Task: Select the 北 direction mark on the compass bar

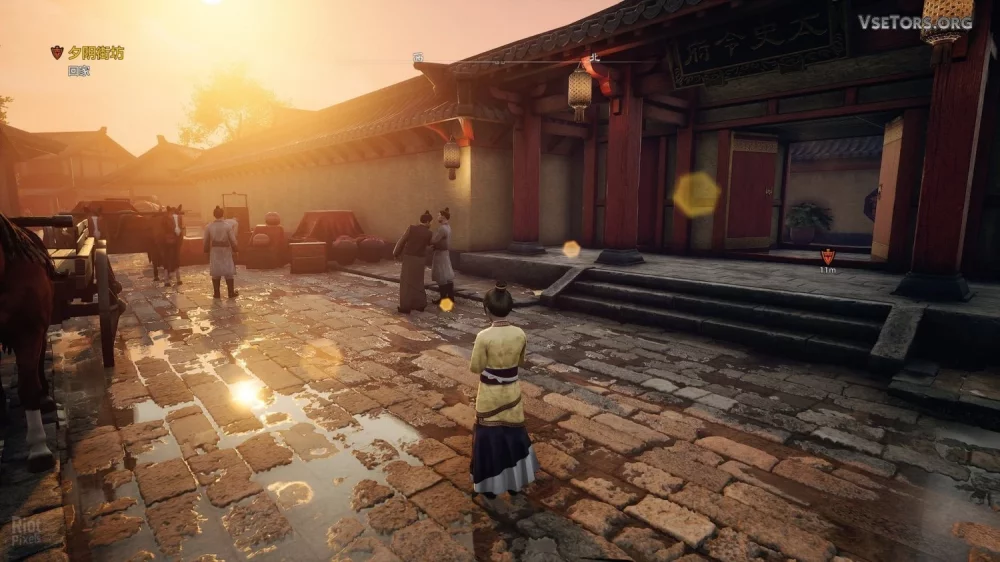Action: [x=594, y=58]
